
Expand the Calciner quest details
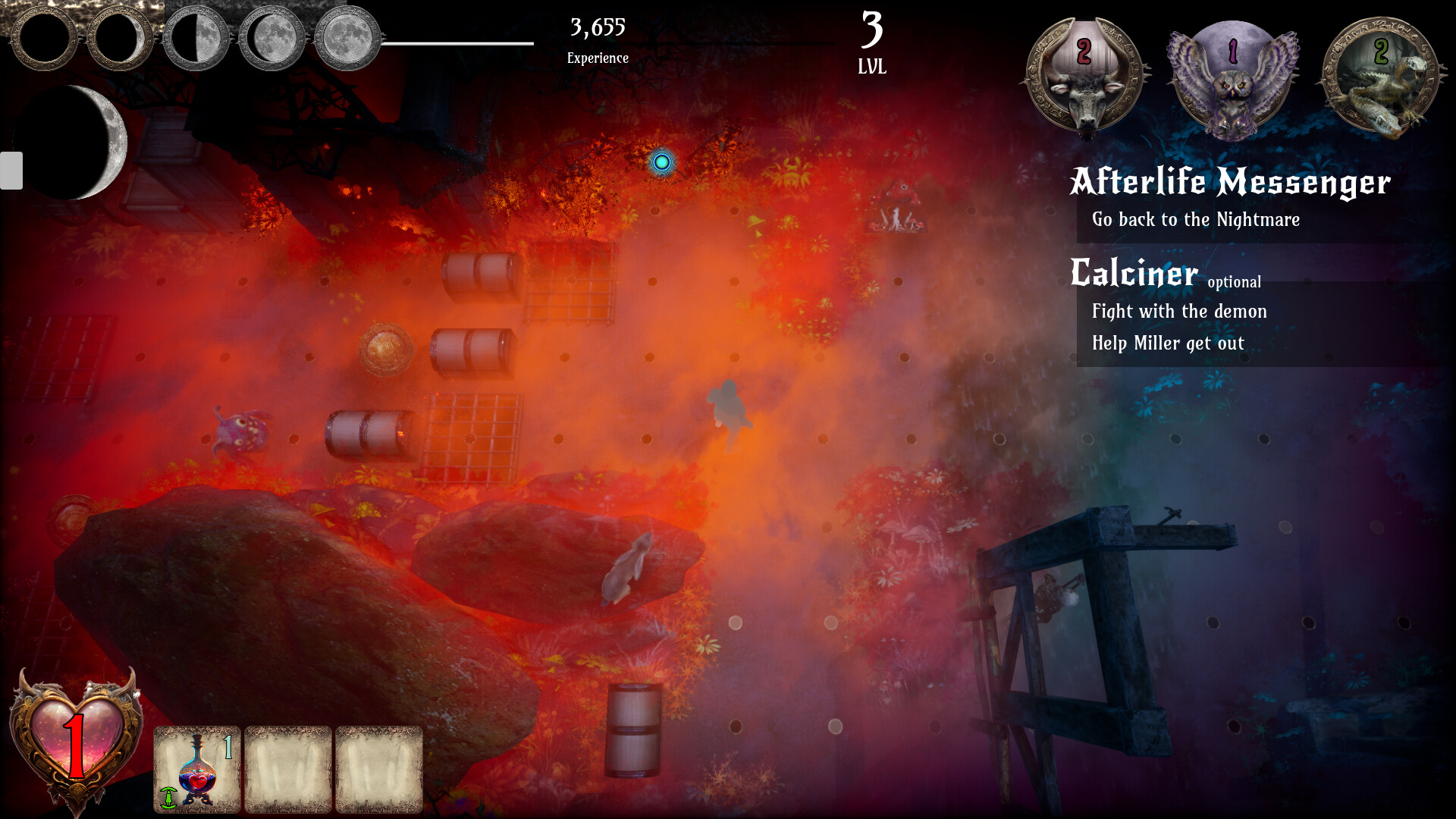1134,273
